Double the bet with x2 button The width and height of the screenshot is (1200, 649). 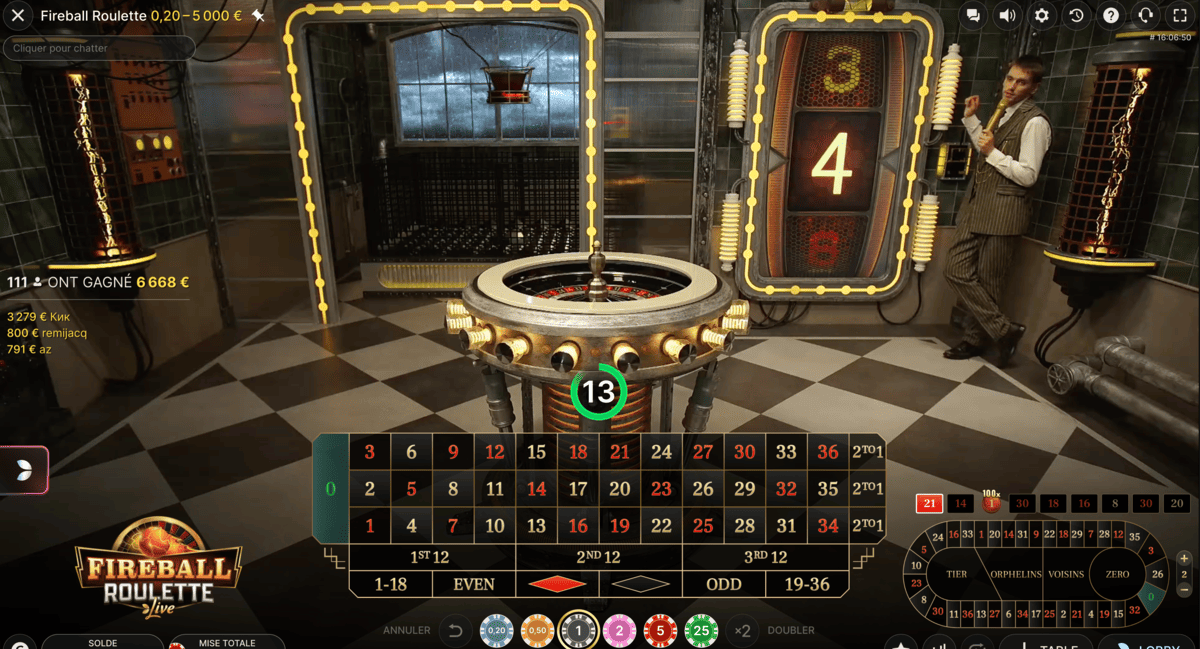coord(742,631)
